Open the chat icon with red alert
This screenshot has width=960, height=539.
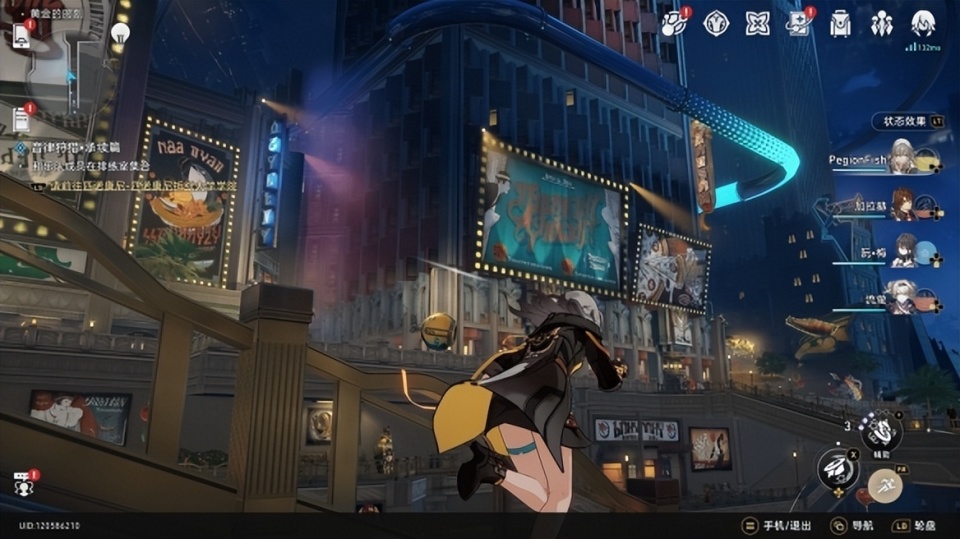(x=23, y=483)
